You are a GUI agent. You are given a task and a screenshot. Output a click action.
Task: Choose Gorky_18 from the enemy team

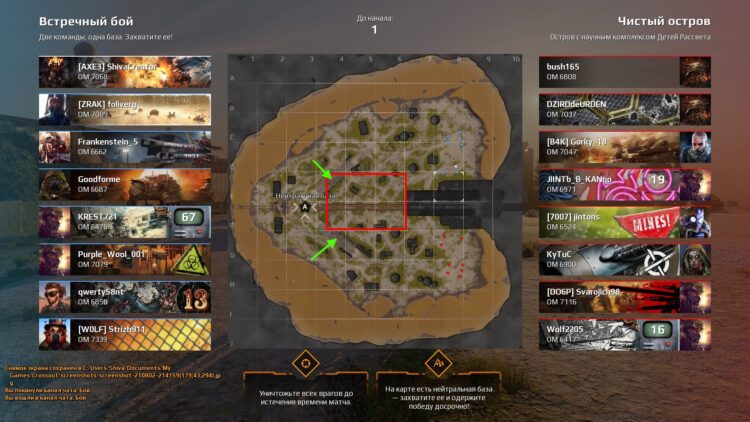pyautogui.click(x=624, y=147)
